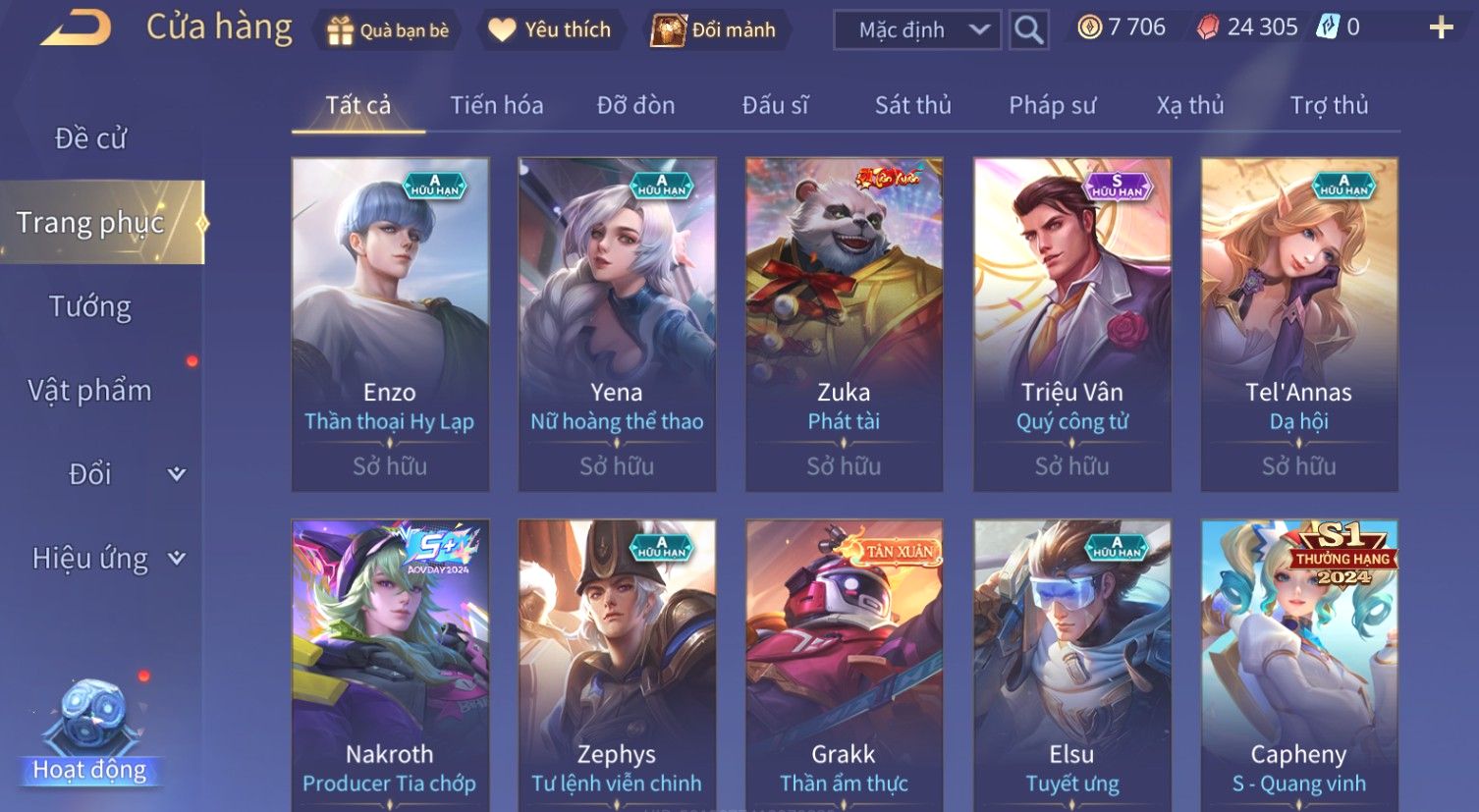
Task: Switch to the Tiến hóa tab
Action: click(x=496, y=105)
